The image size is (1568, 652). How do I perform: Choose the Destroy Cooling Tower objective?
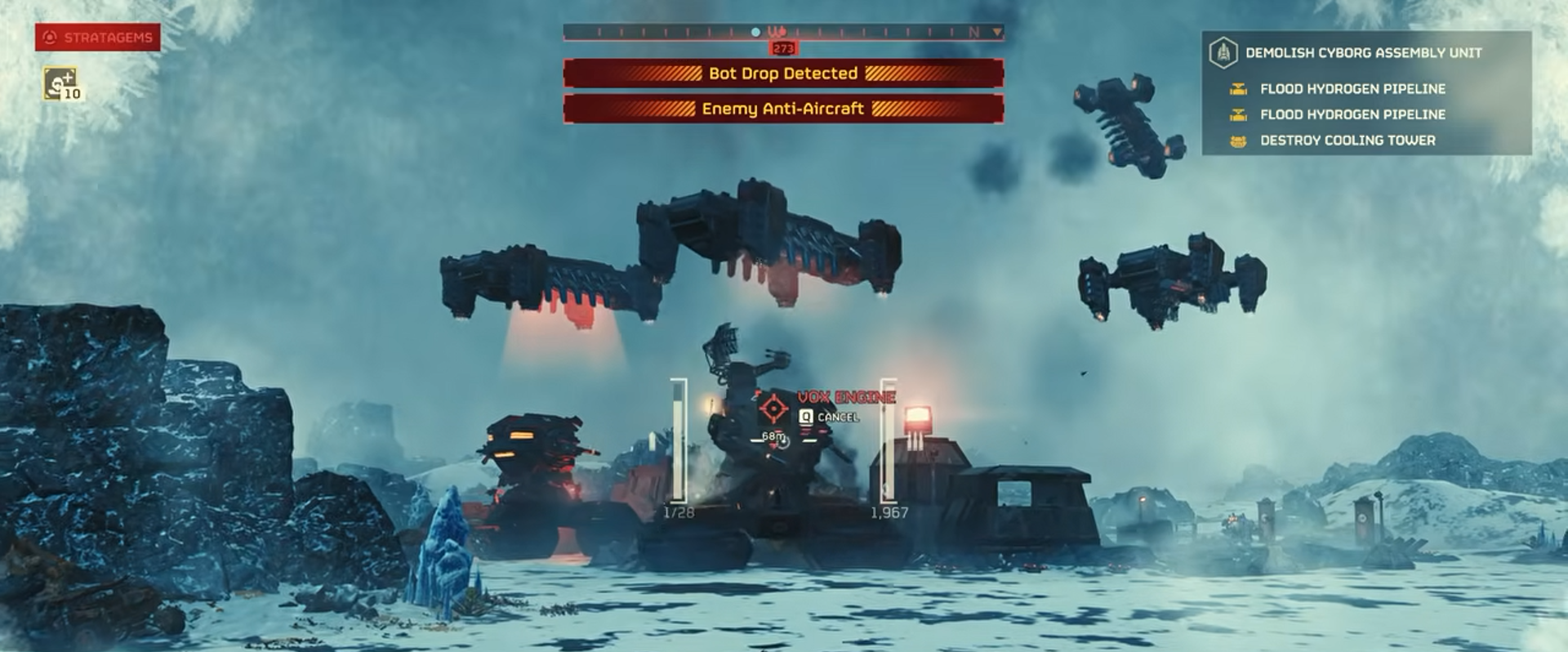pos(1347,141)
